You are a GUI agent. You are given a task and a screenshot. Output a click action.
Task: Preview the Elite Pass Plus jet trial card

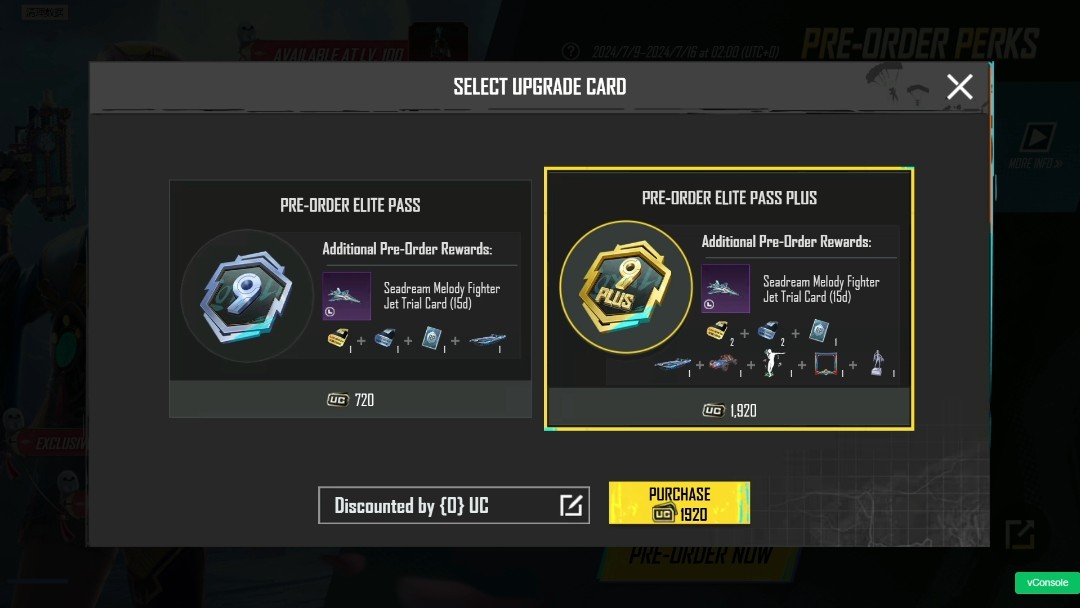coord(725,289)
